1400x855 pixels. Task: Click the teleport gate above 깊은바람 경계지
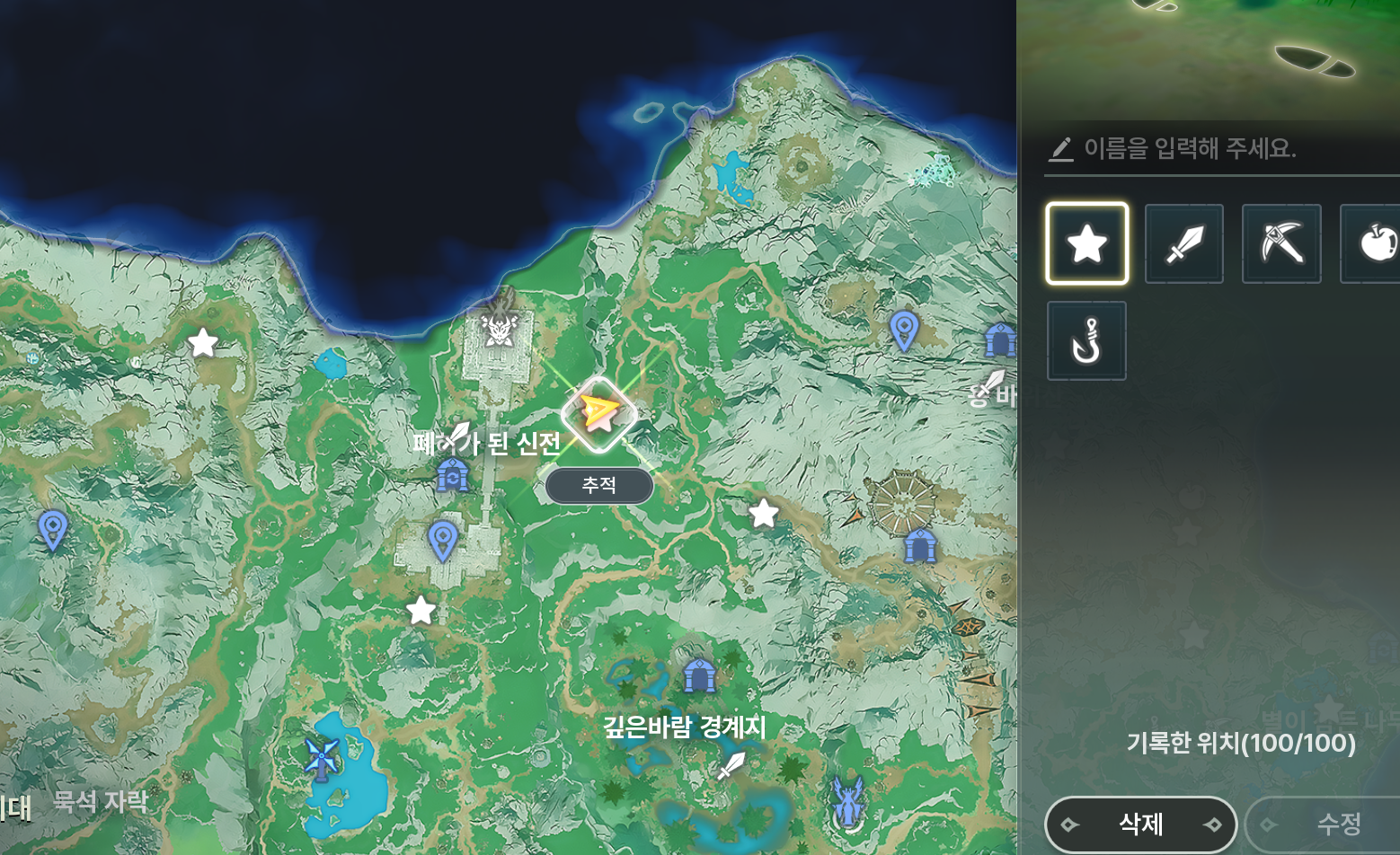click(699, 674)
